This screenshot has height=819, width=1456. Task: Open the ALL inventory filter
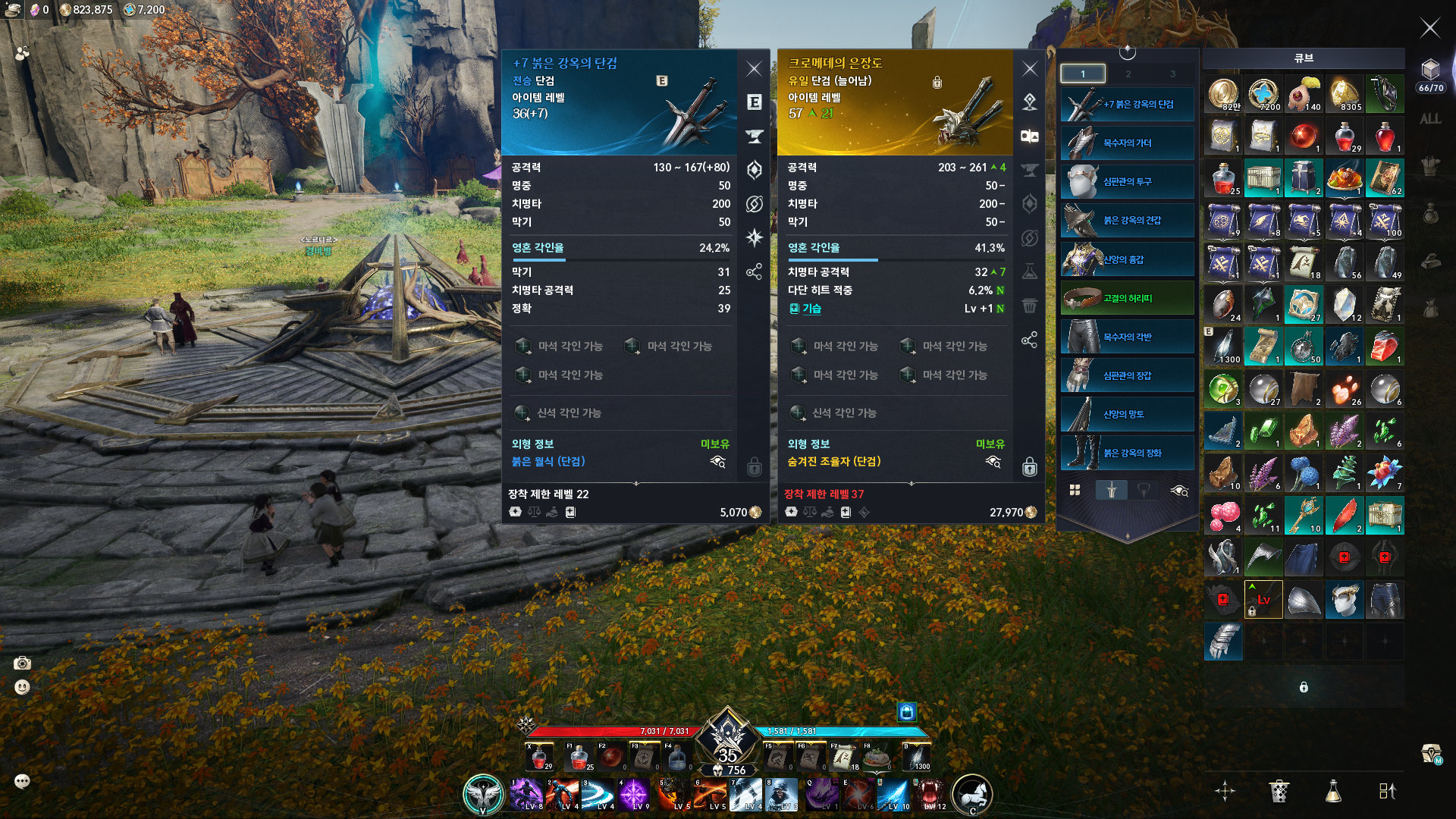pyautogui.click(x=1430, y=119)
